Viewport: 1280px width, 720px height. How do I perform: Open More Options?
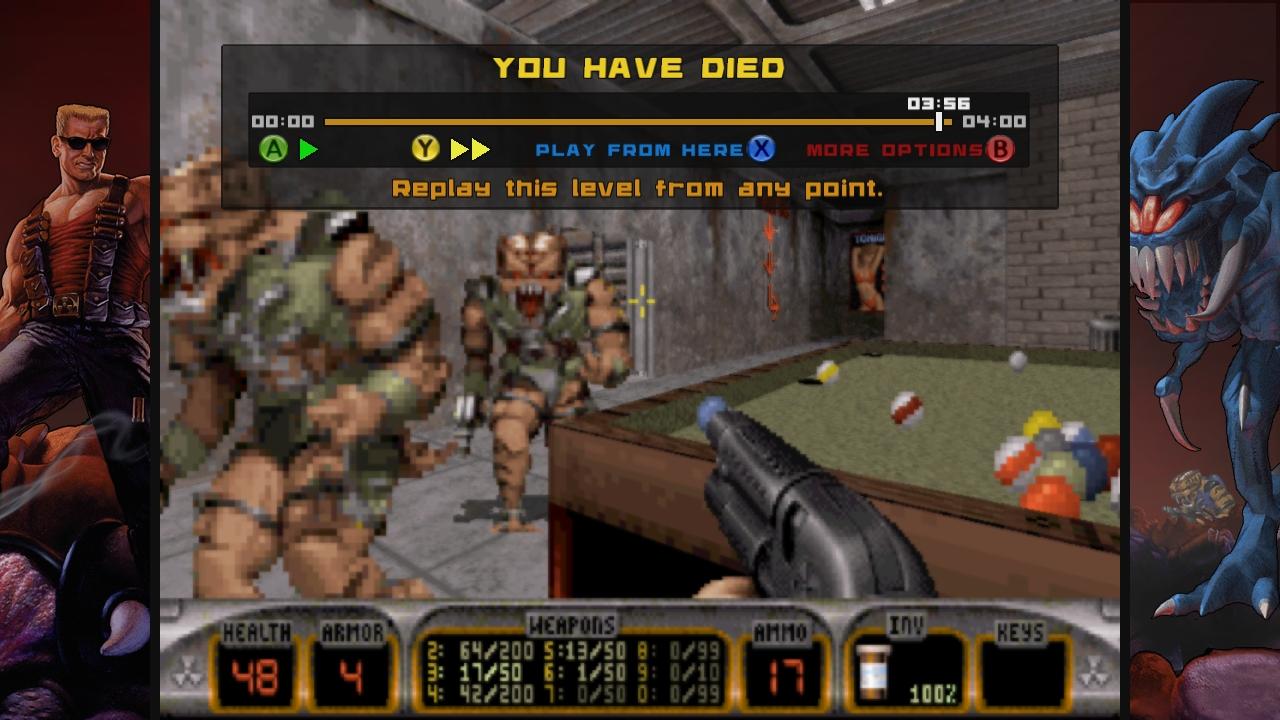tap(895, 150)
